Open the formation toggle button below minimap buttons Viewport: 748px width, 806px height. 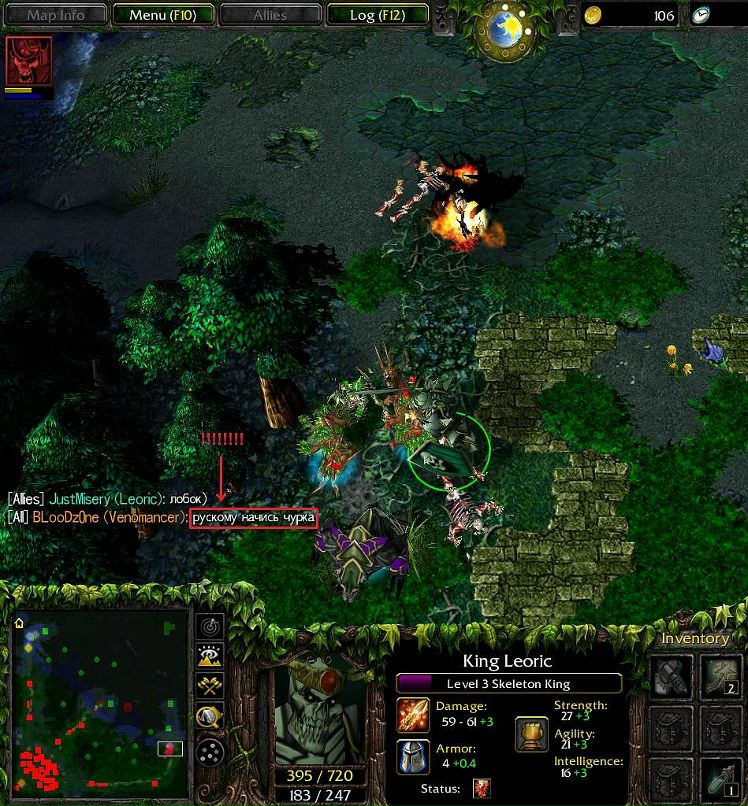[211, 750]
